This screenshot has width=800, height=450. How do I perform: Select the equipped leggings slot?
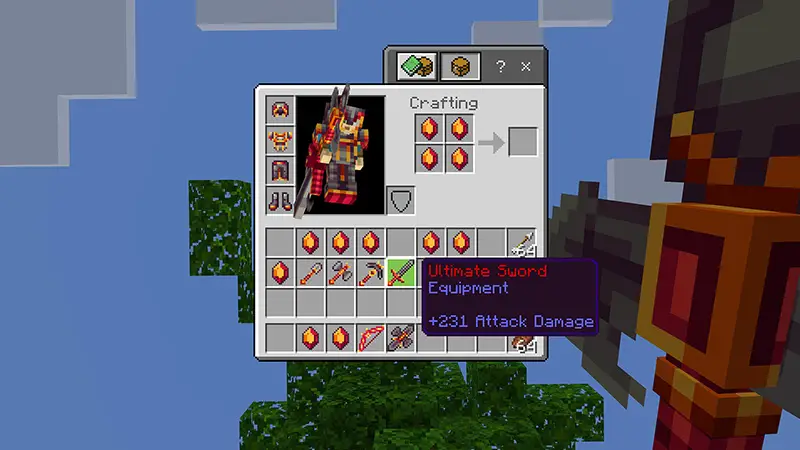coord(280,170)
